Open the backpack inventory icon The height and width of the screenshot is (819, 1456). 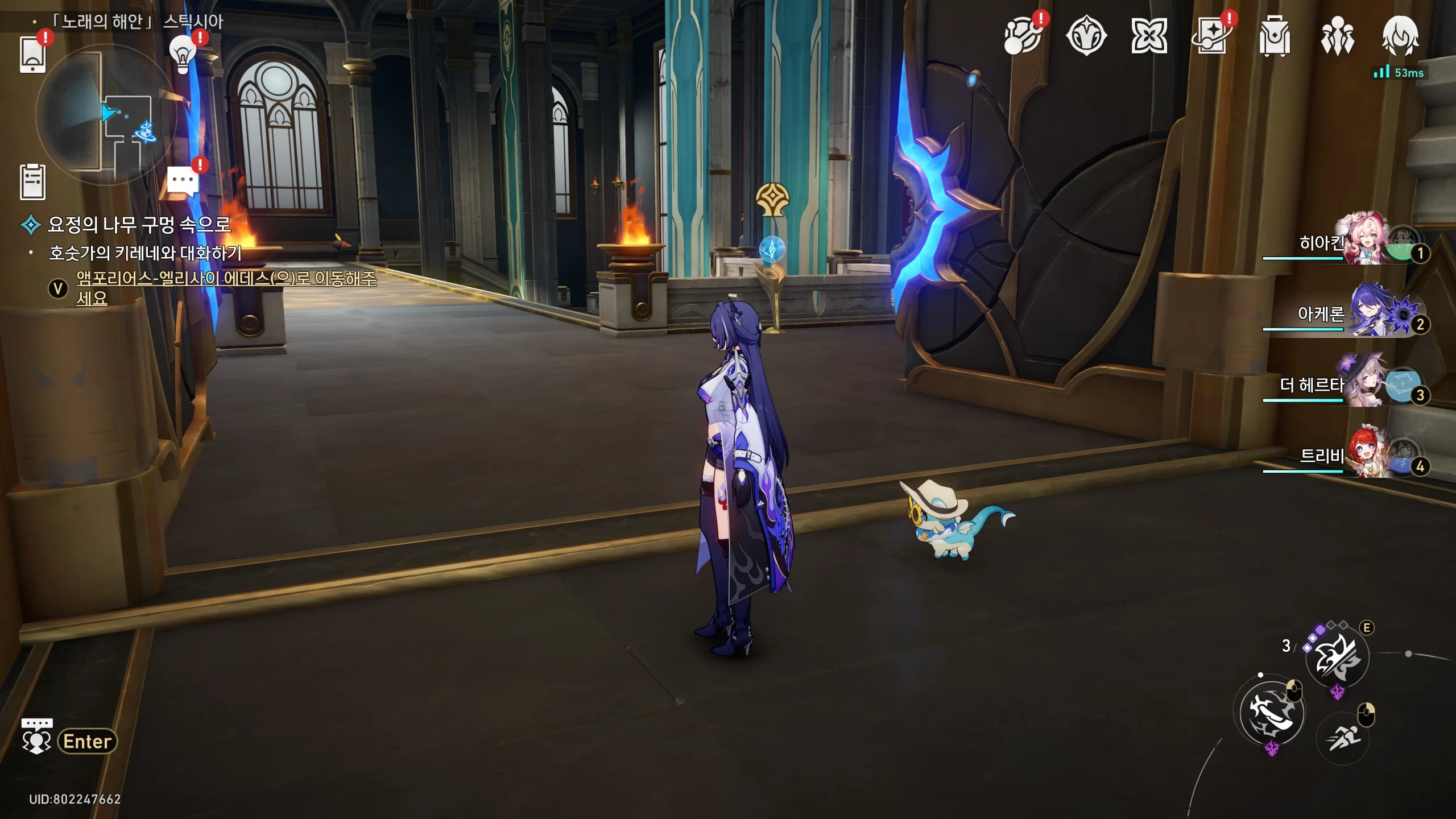(1275, 37)
